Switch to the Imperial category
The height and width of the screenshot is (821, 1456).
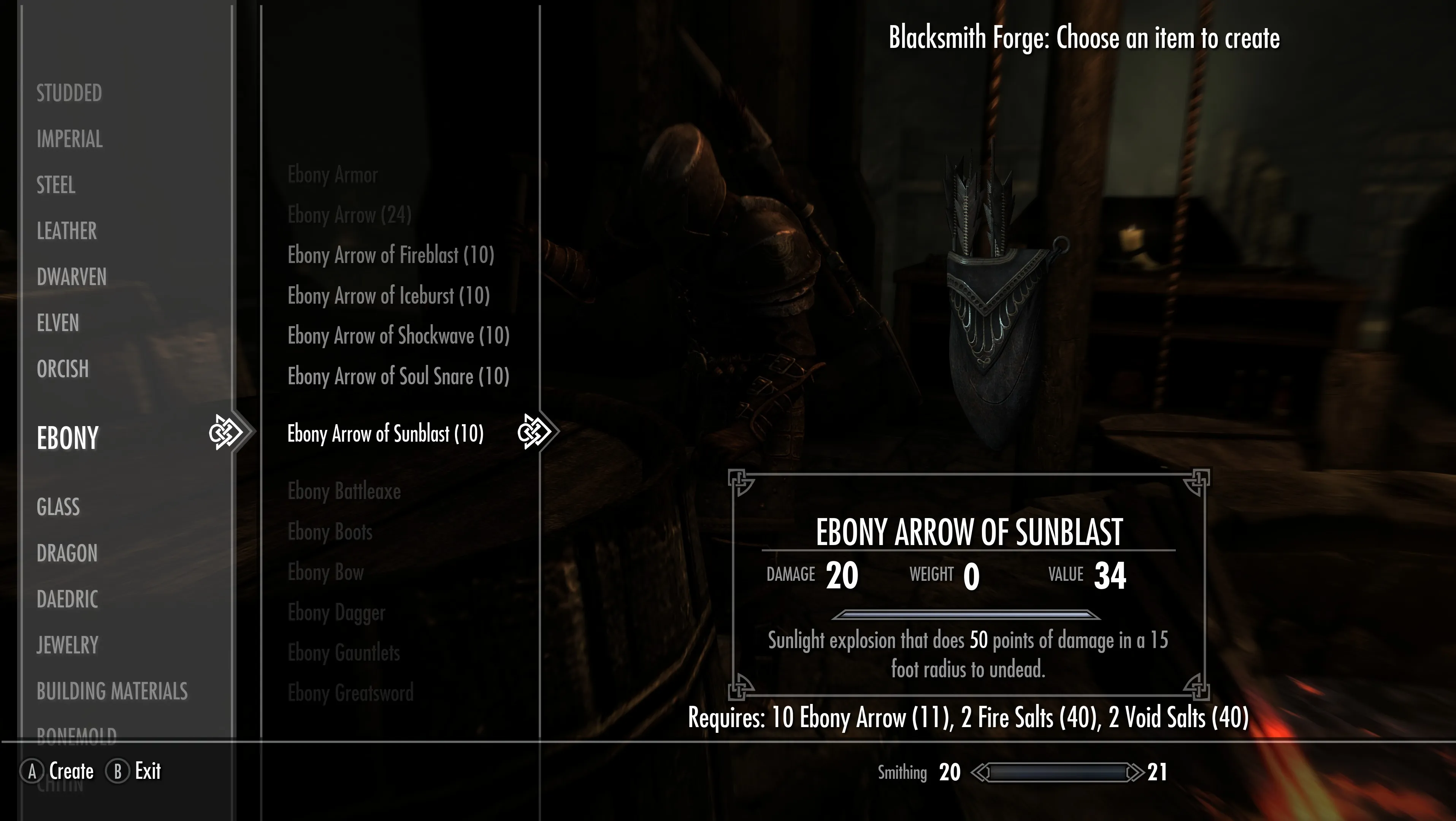[70, 139]
